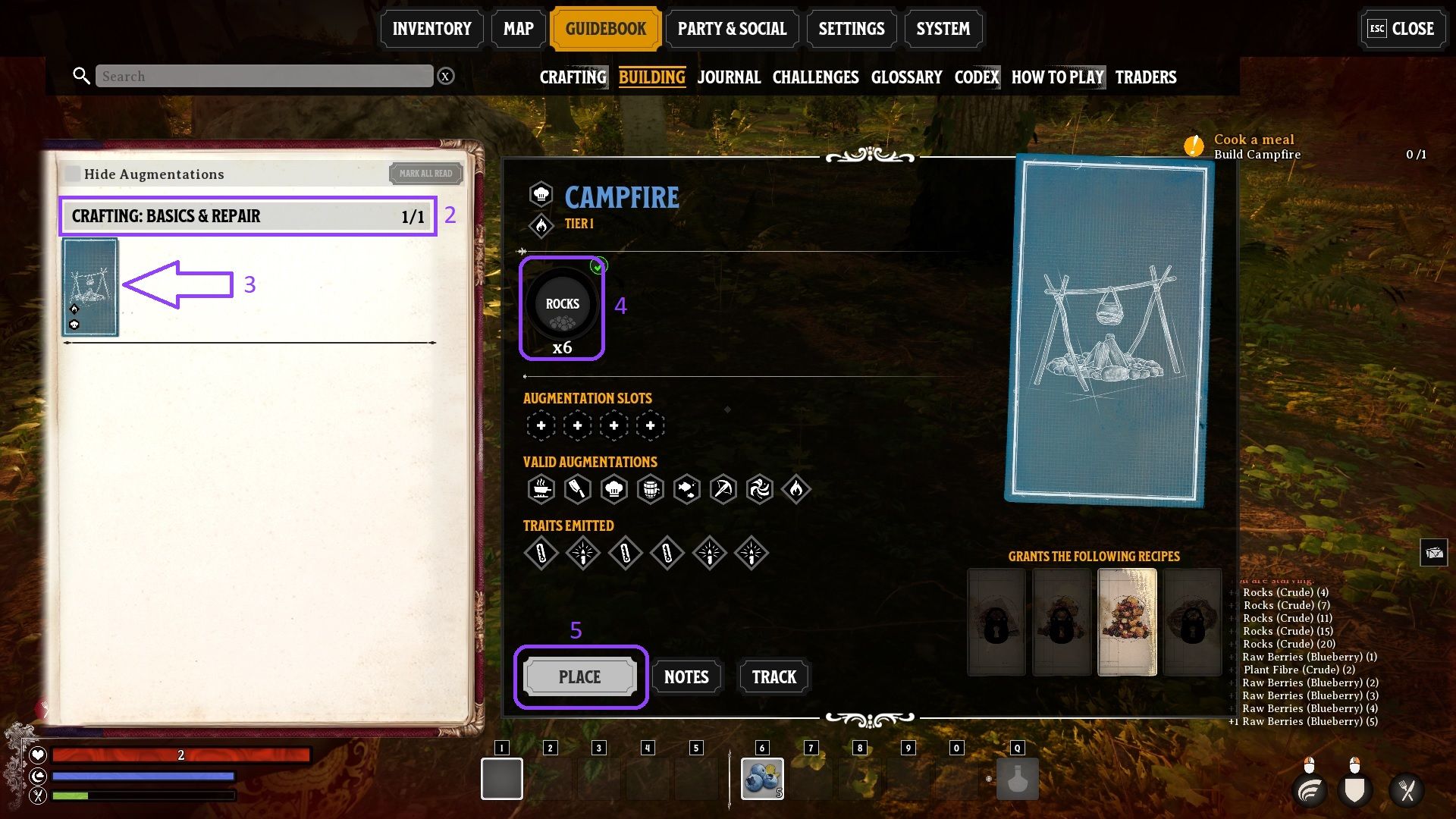The width and height of the screenshot is (1456, 819).
Task: Open Party & Social menu
Action: [732, 29]
